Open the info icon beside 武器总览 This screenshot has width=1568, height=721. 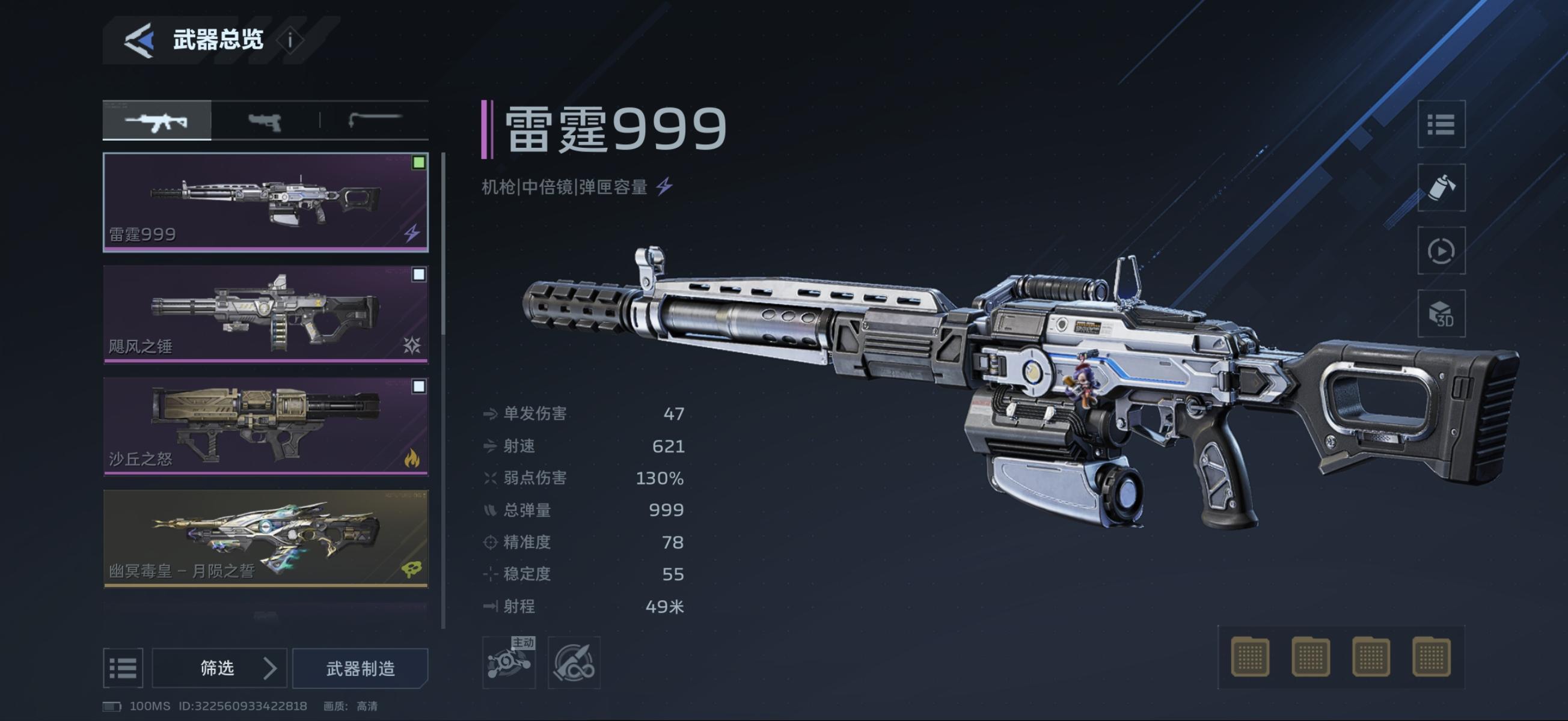coord(290,41)
